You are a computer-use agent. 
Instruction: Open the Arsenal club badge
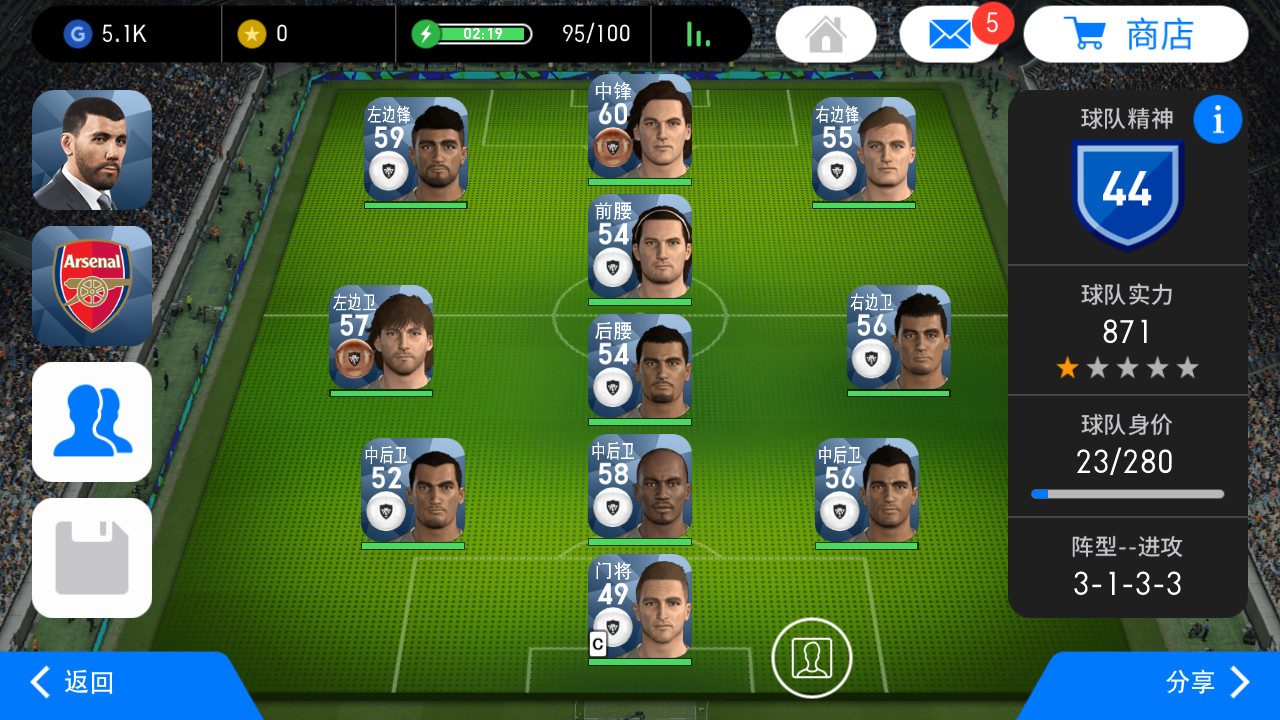pos(92,286)
